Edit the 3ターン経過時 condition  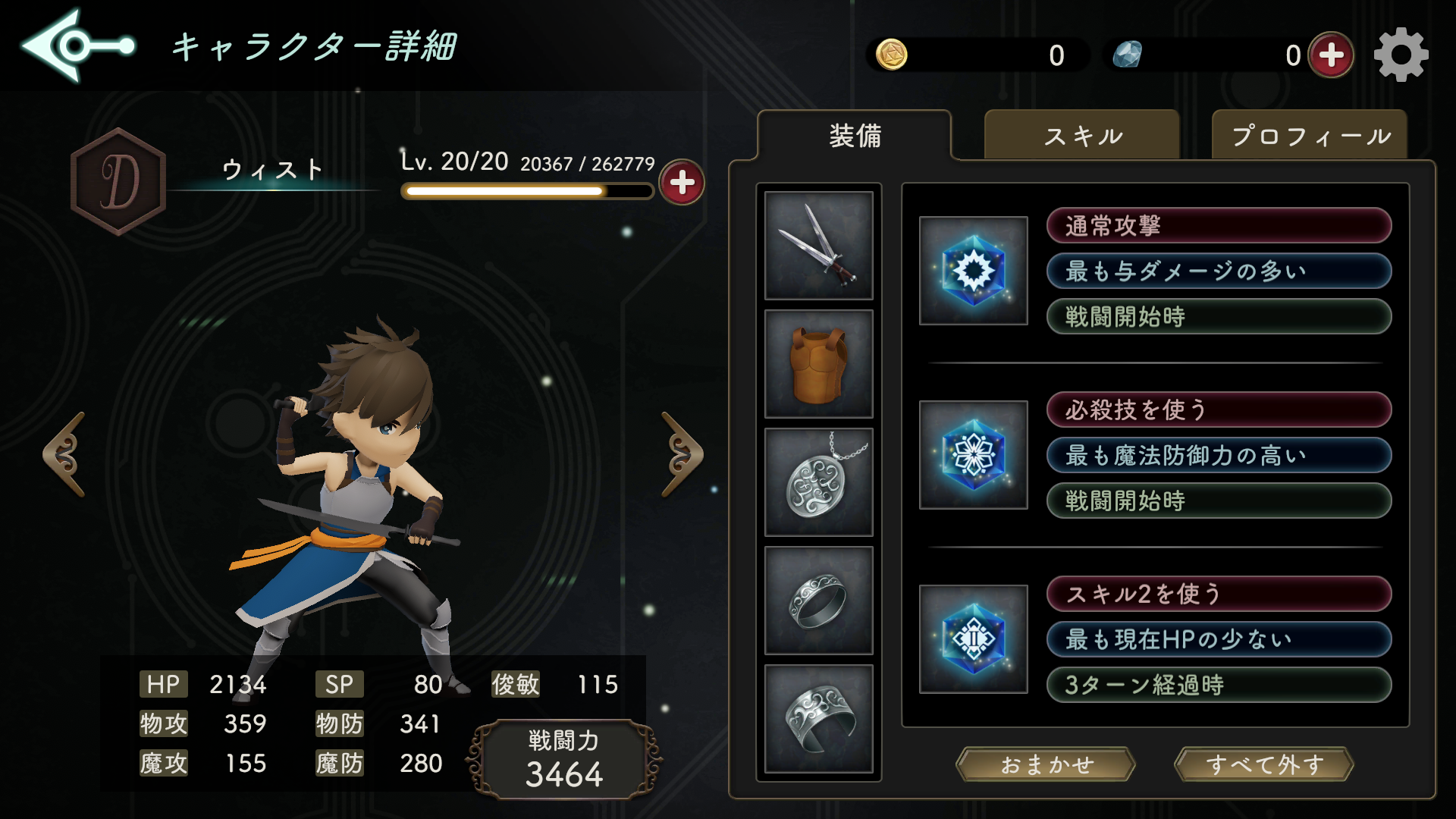(x=1219, y=685)
